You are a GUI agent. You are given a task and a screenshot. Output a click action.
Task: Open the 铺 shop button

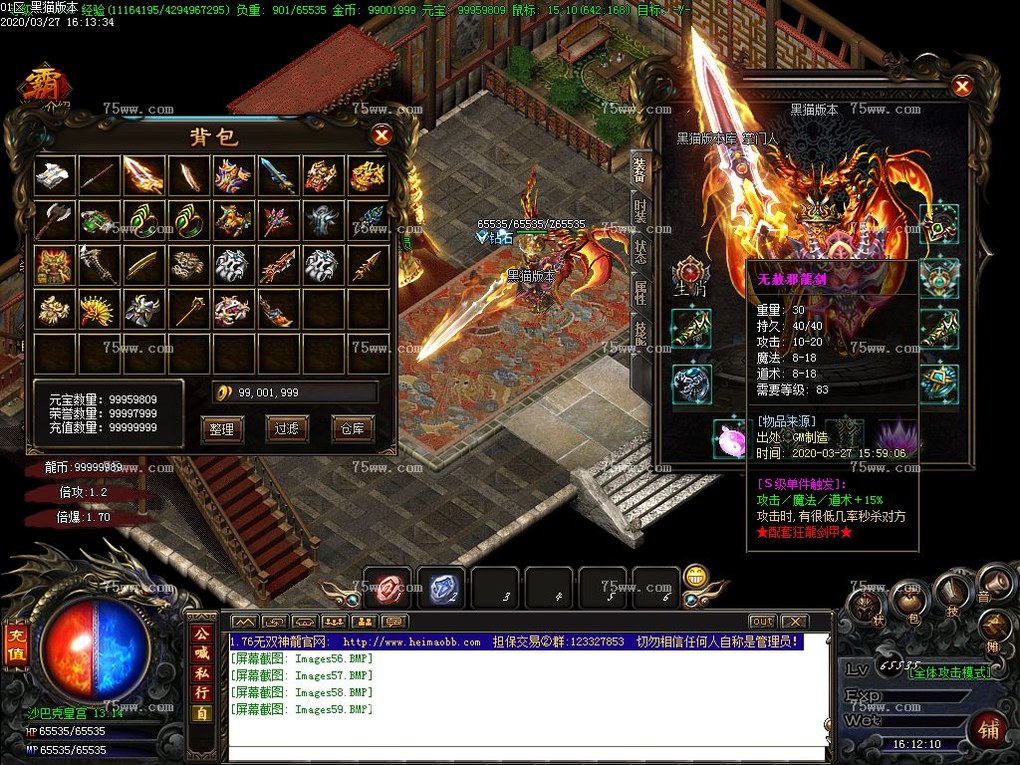tap(989, 729)
